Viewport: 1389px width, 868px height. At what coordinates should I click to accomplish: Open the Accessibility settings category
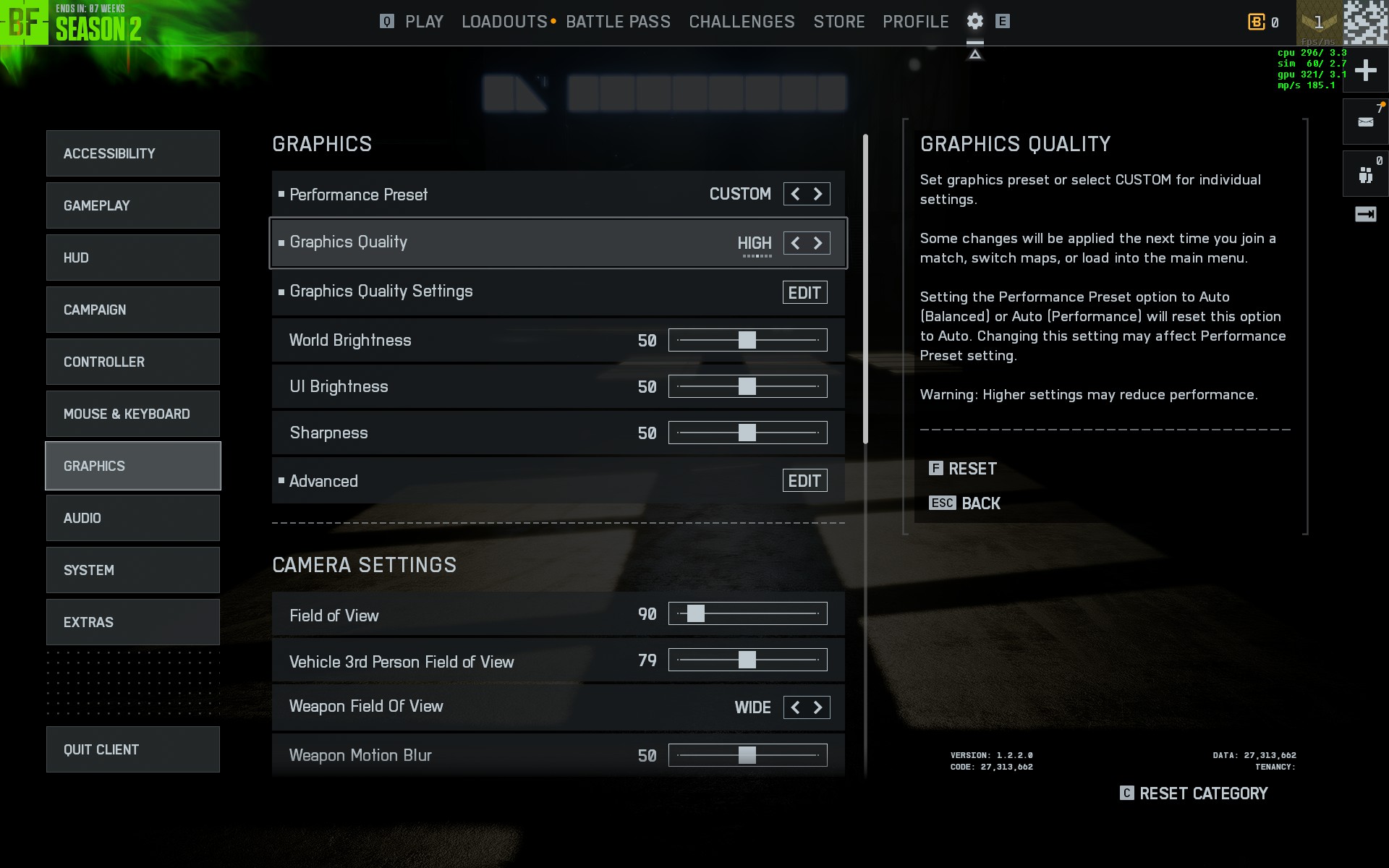coord(133,153)
